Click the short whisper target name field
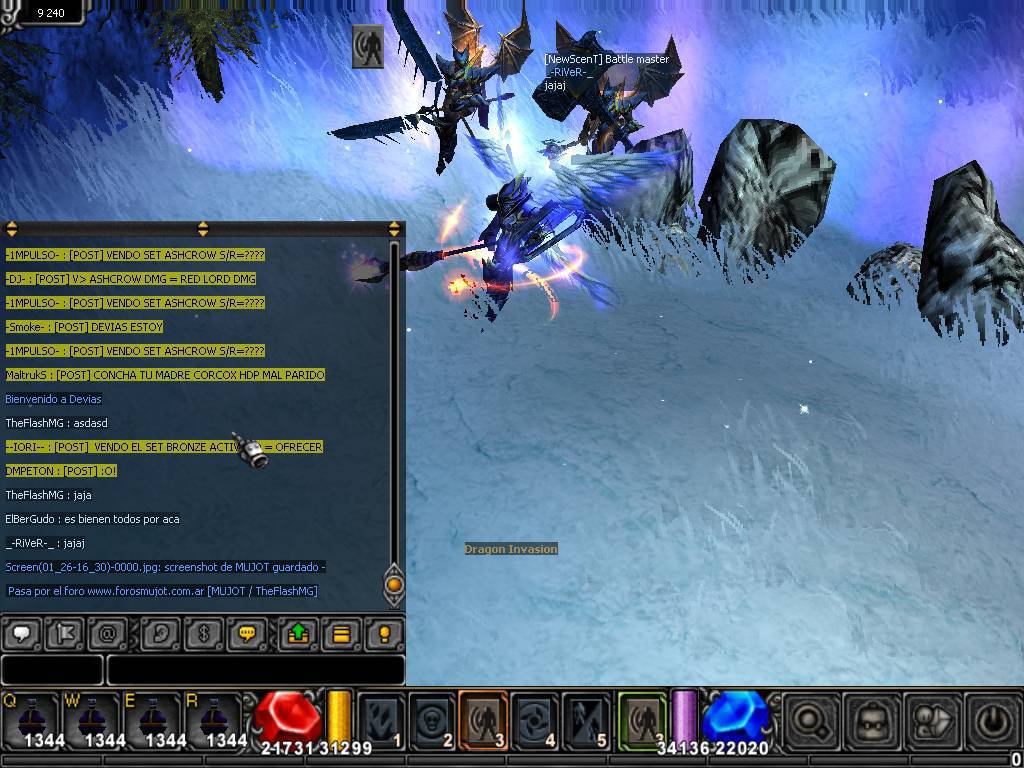 tap(52, 669)
